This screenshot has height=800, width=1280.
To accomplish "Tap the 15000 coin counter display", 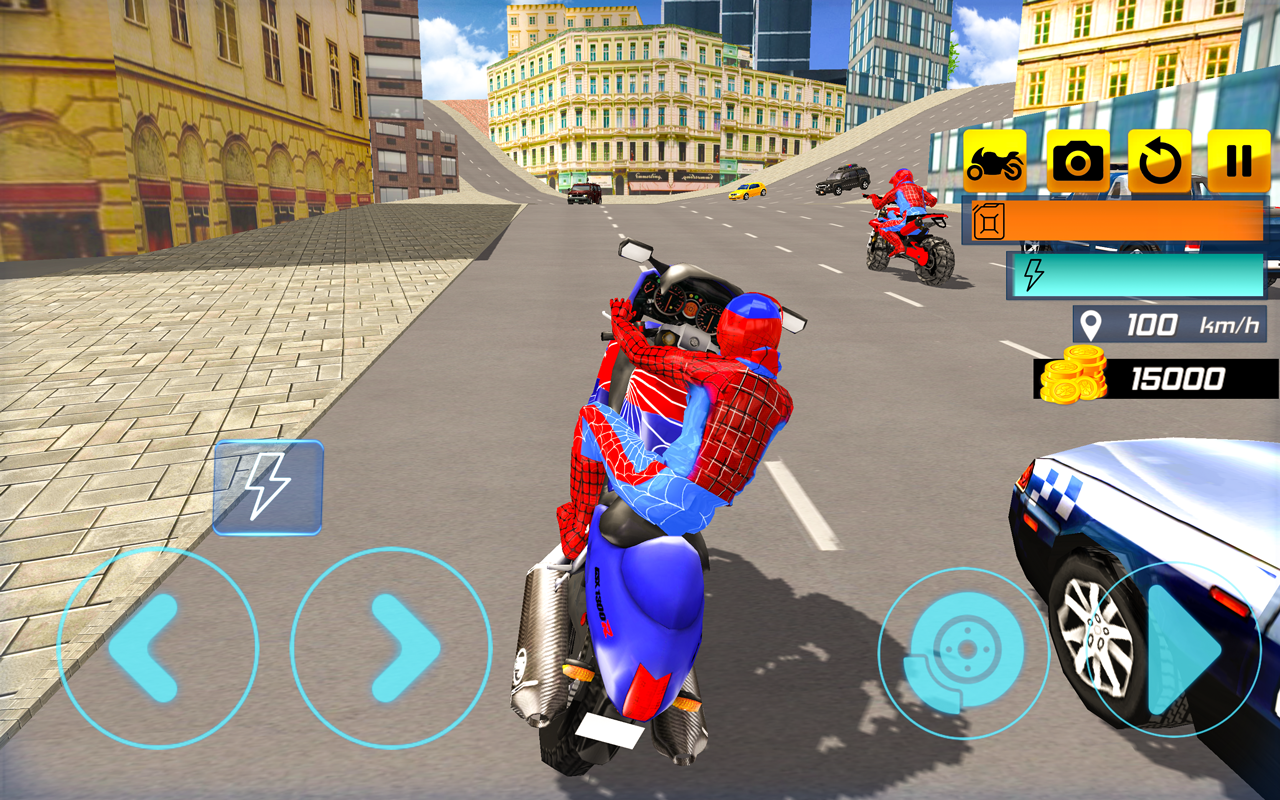I will pos(1180,377).
